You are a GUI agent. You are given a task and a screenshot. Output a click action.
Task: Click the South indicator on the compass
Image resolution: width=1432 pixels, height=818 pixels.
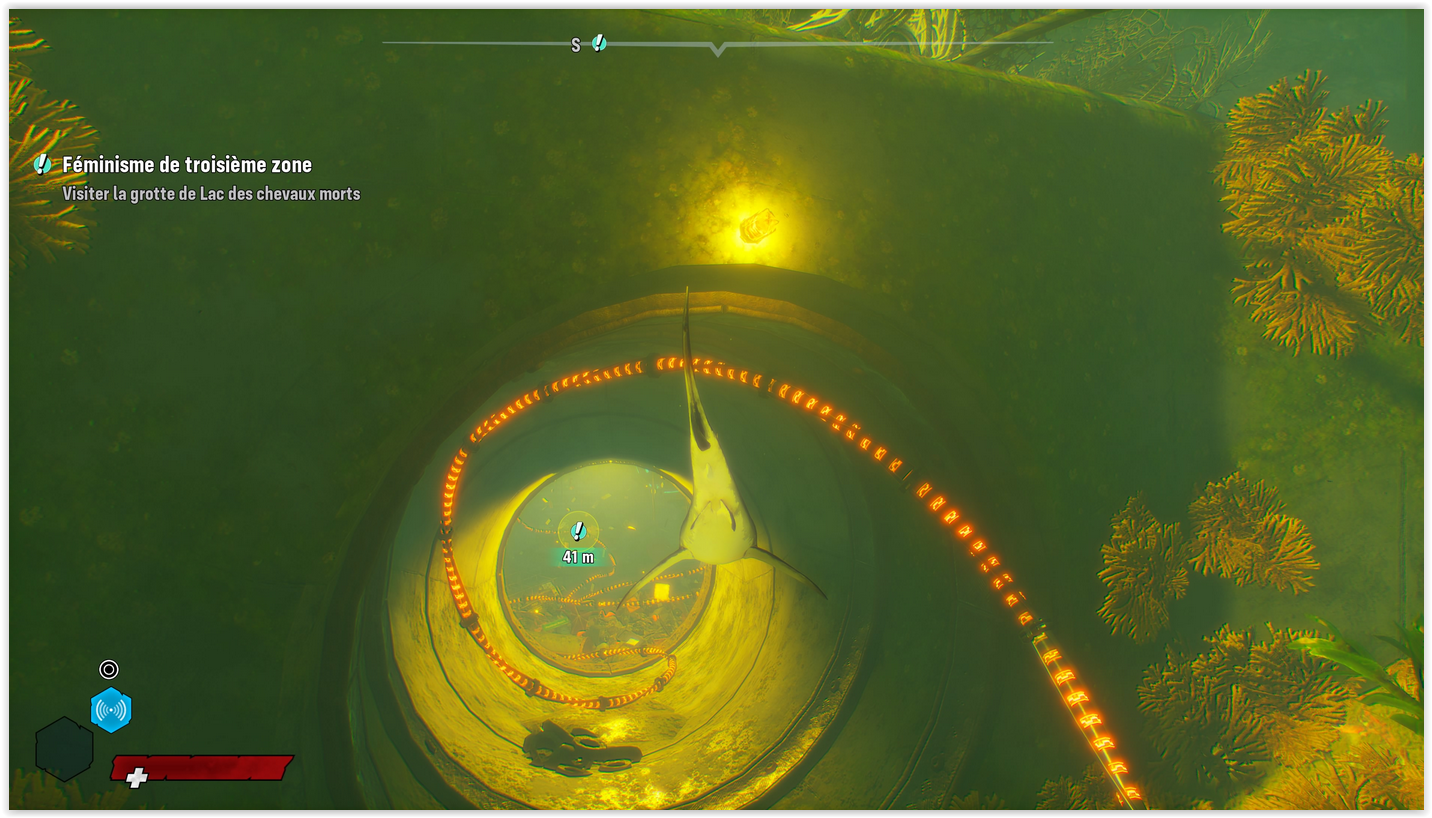575,45
